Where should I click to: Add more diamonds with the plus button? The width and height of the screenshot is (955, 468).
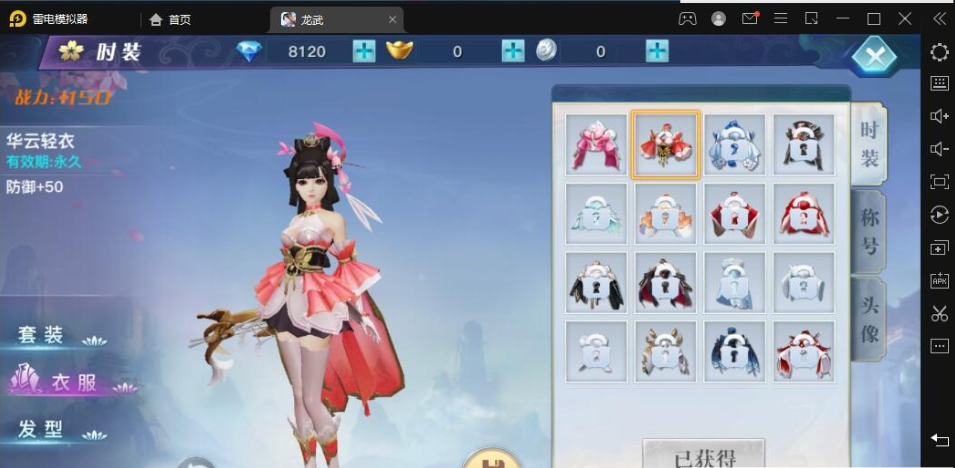point(364,51)
